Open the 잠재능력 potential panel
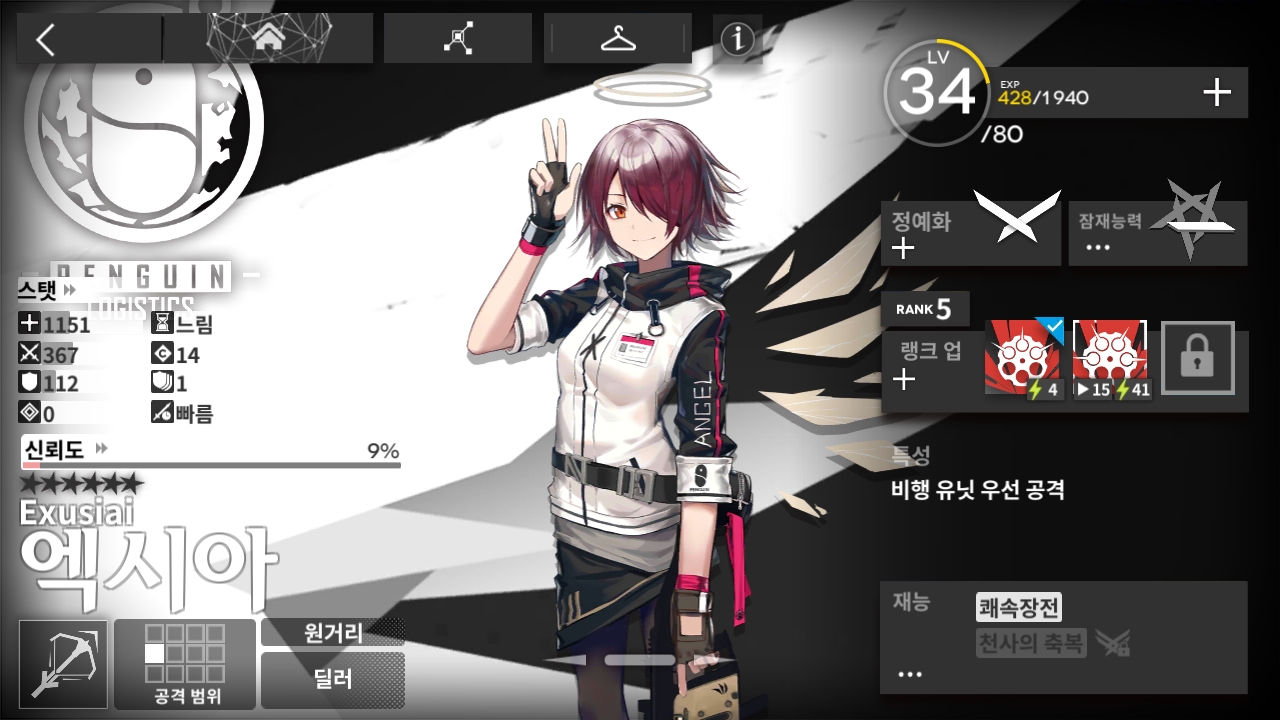Image resolution: width=1280 pixels, height=720 pixels. [1157, 233]
